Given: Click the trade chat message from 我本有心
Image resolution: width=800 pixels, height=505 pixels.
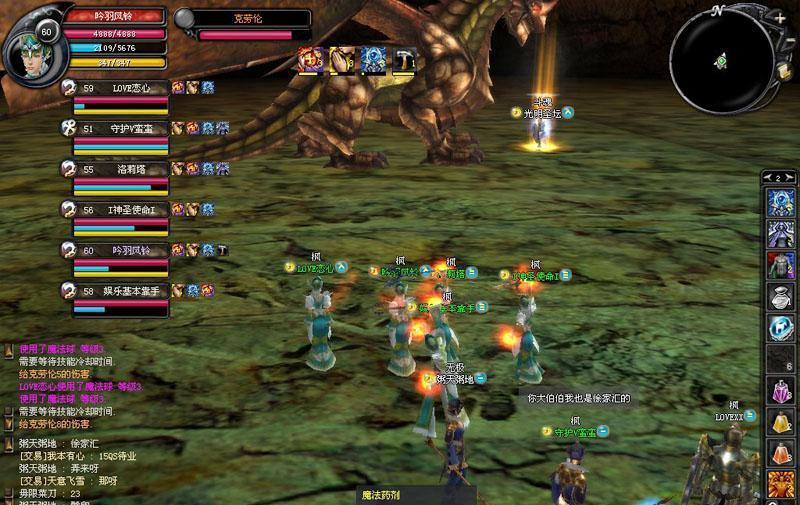Looking at the screenshot, I should 78,456.
